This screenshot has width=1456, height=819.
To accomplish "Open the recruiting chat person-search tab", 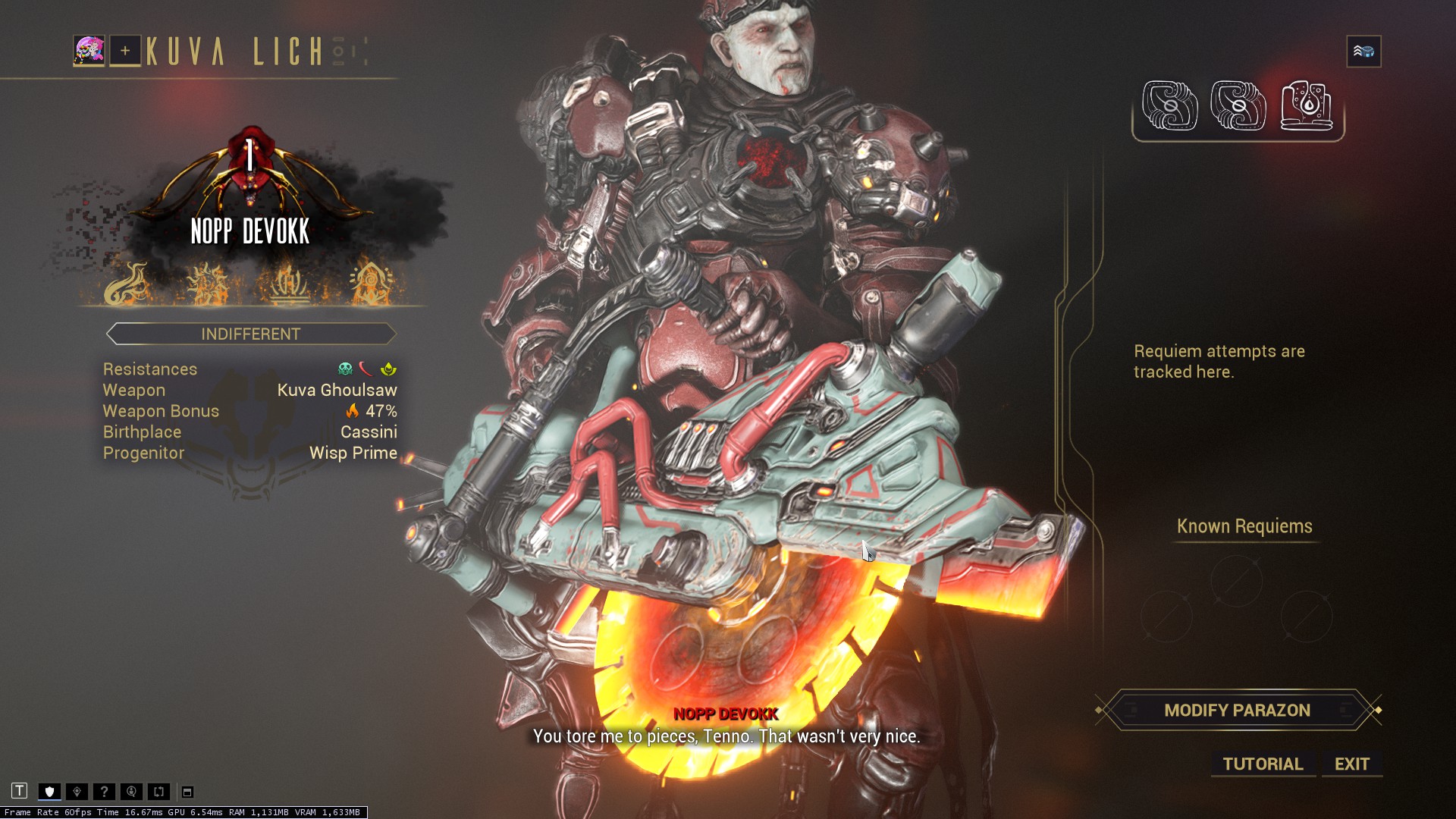I will point(131,792).
